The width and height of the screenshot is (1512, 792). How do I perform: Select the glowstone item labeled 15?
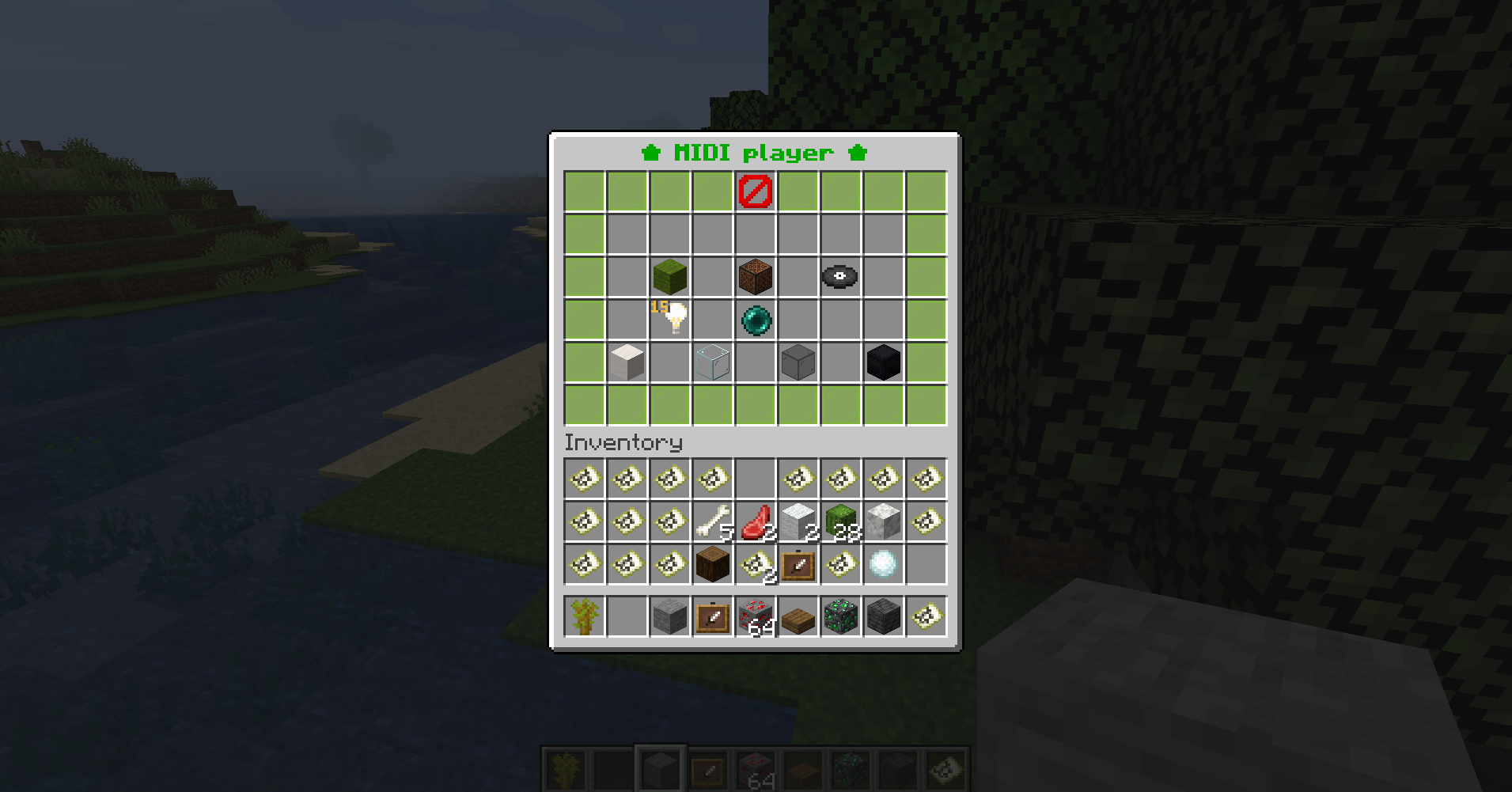pyautogui.click(x=670, y=318)
